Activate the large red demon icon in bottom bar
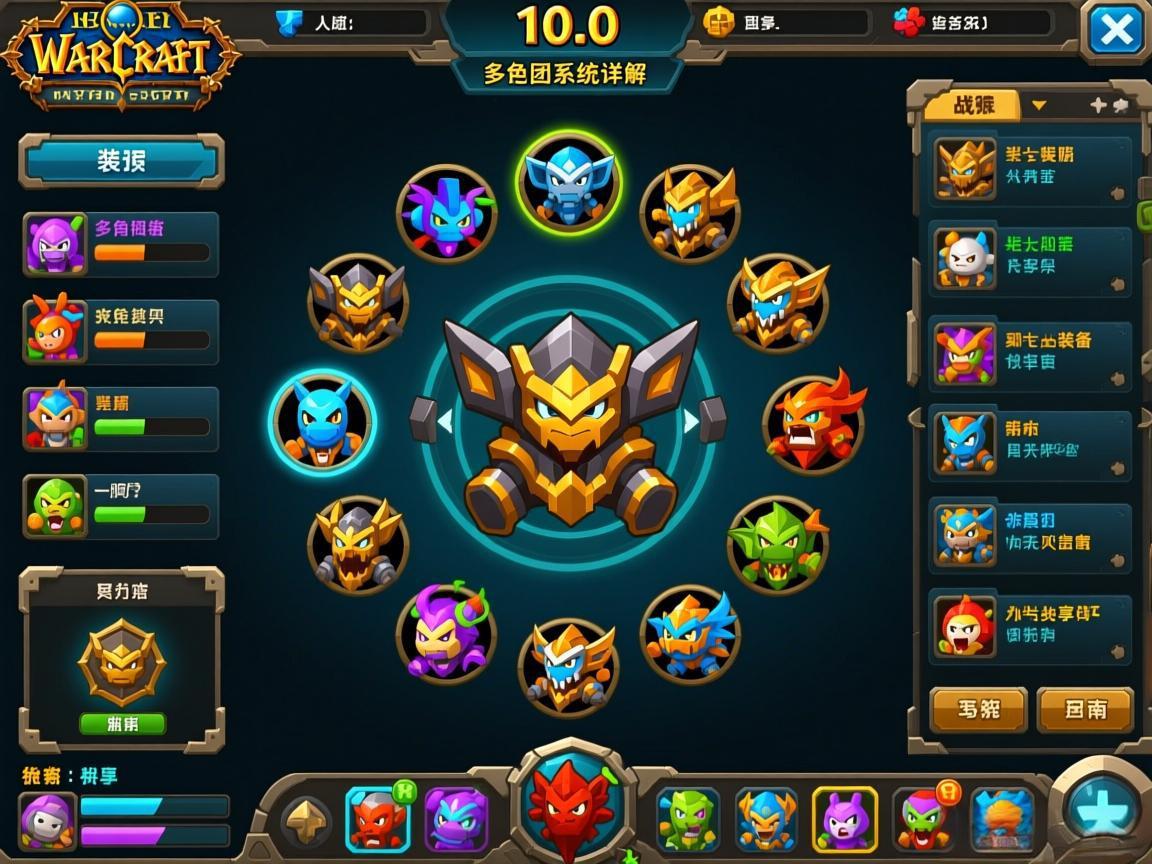The height and width of the screenshot is (864, 1152). (x=571, y=802)
